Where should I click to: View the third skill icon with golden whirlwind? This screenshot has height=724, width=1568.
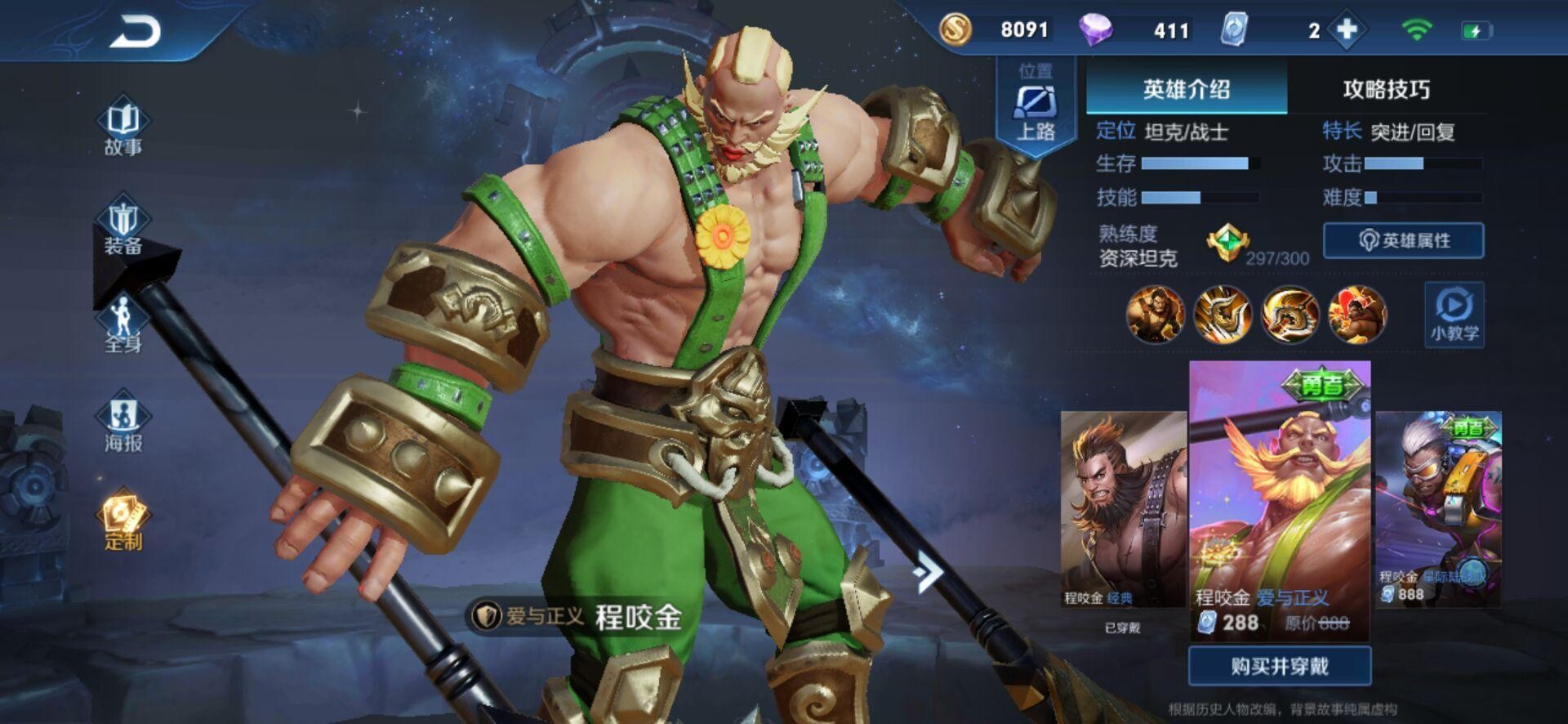[1290, 315]
